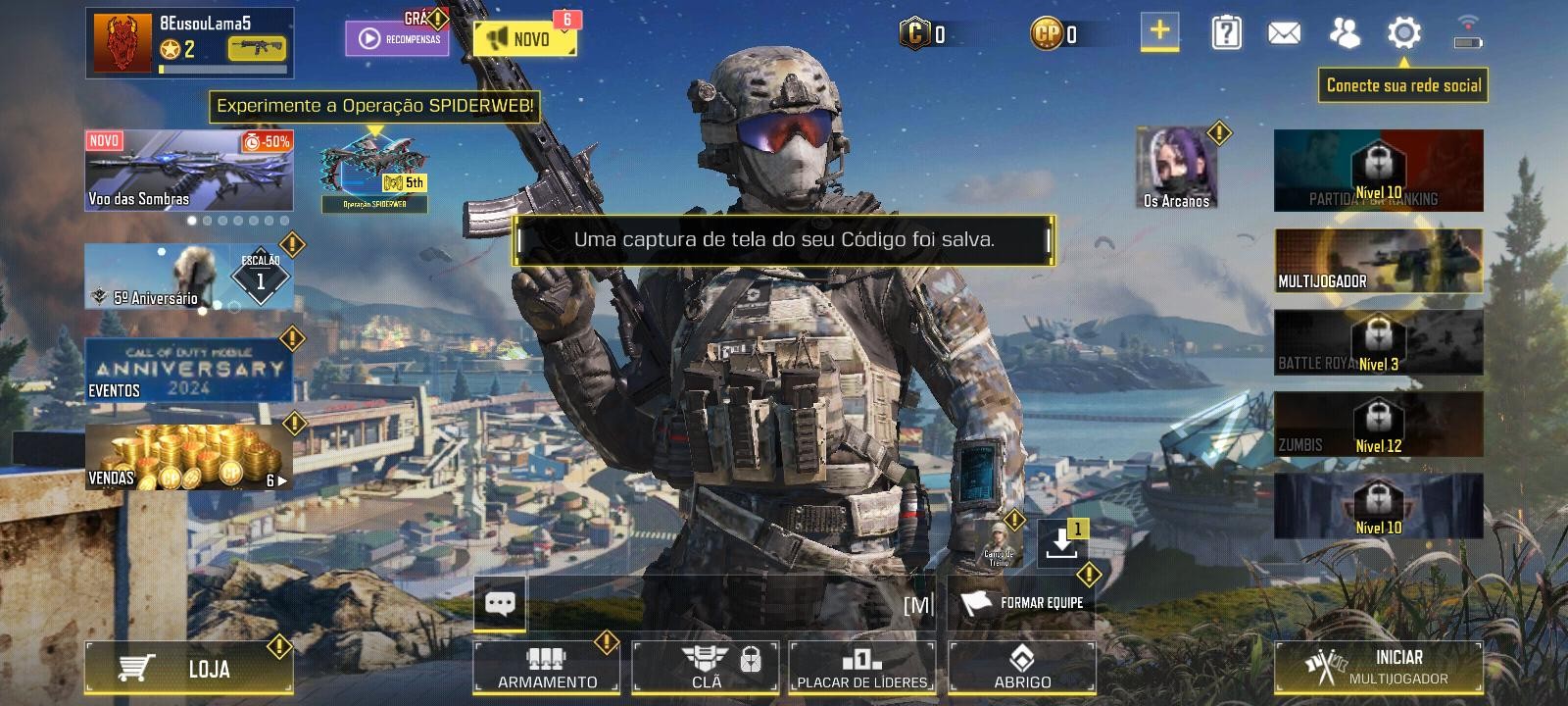Open the downloads icon with notification badge
The height and width of the screenshot is (706, 1568).
pos(1061,542)
